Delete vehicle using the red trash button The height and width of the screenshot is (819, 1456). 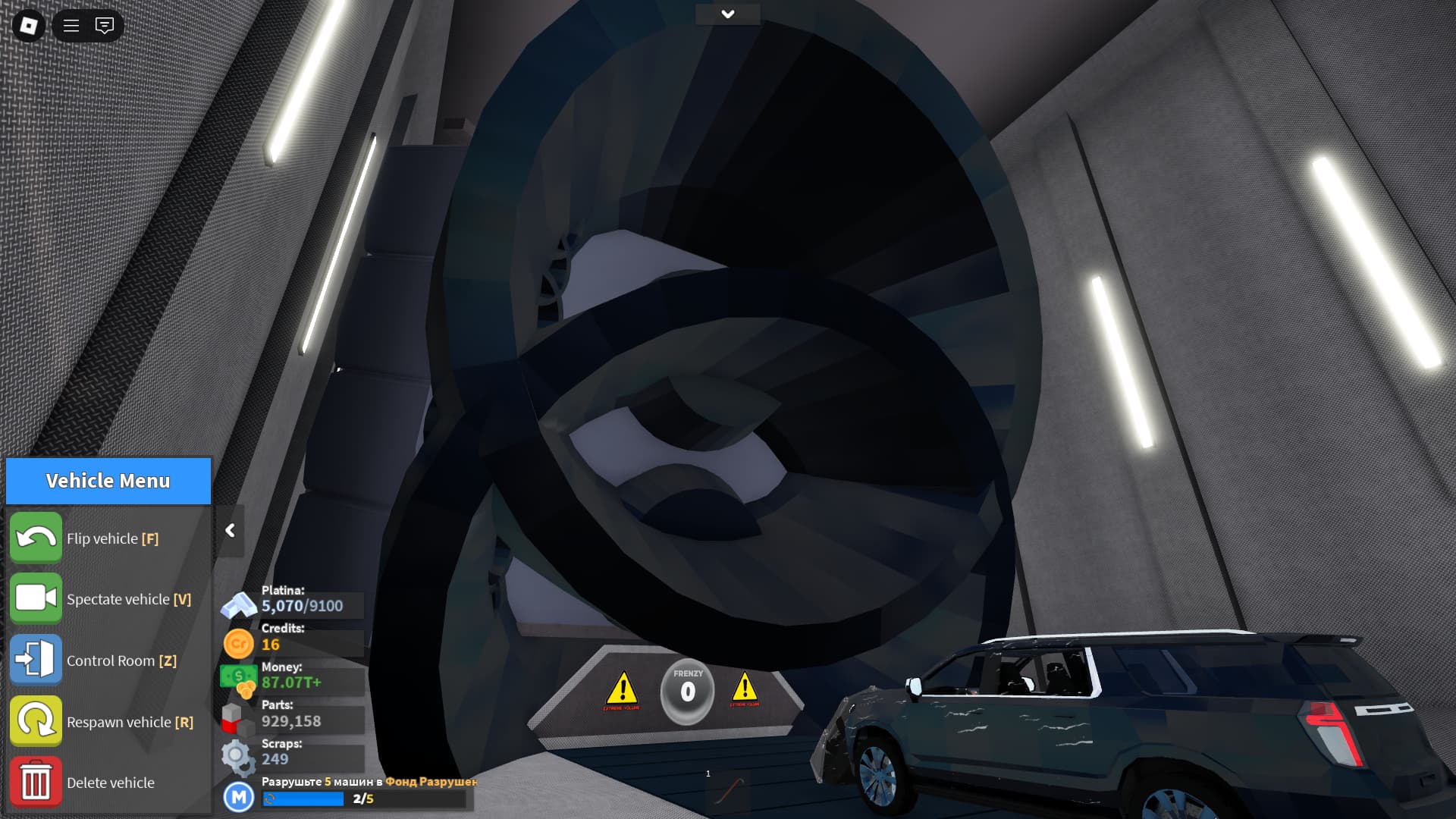coord(36,782)
